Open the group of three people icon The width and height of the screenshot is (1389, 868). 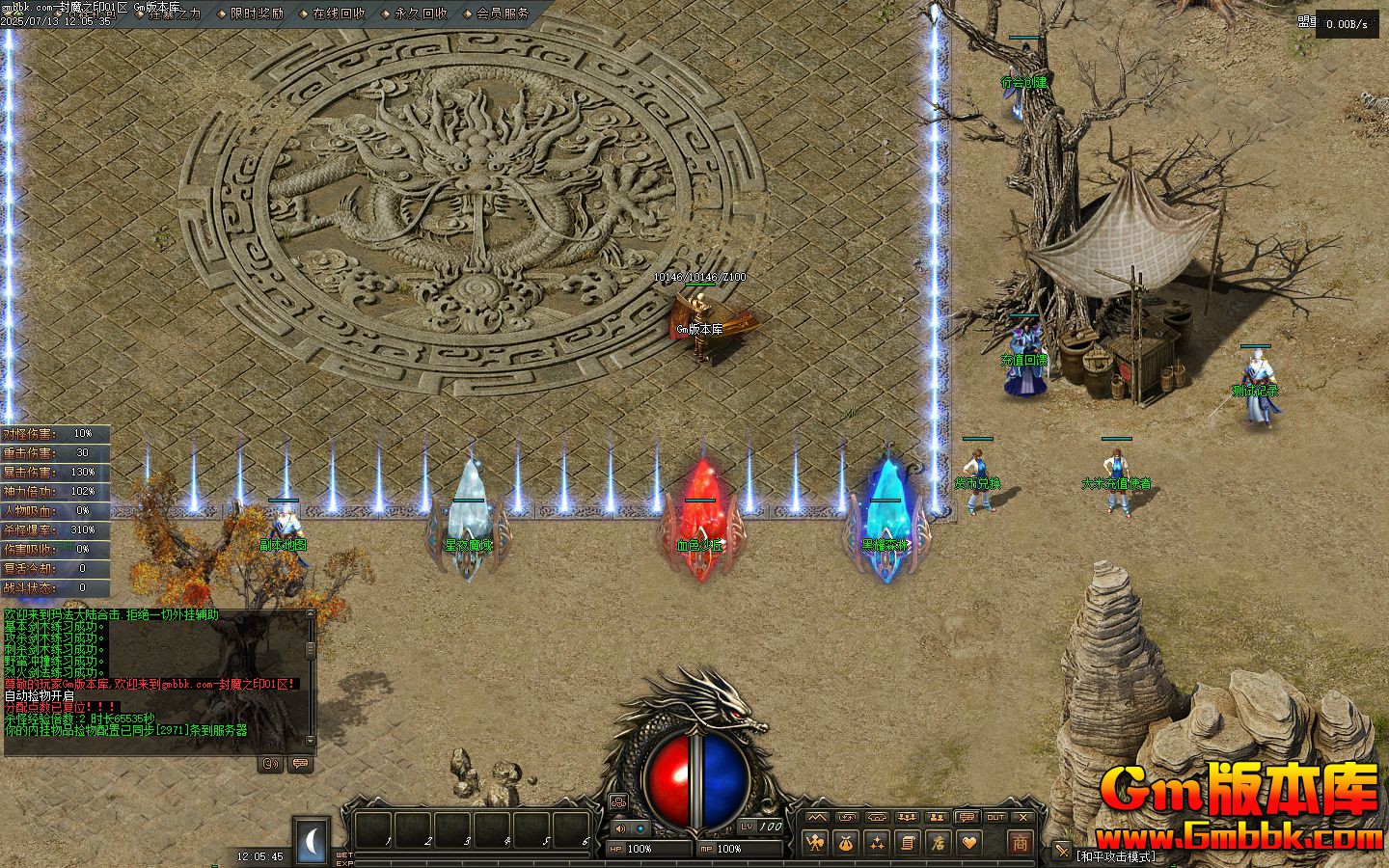(x=906, y=818)
